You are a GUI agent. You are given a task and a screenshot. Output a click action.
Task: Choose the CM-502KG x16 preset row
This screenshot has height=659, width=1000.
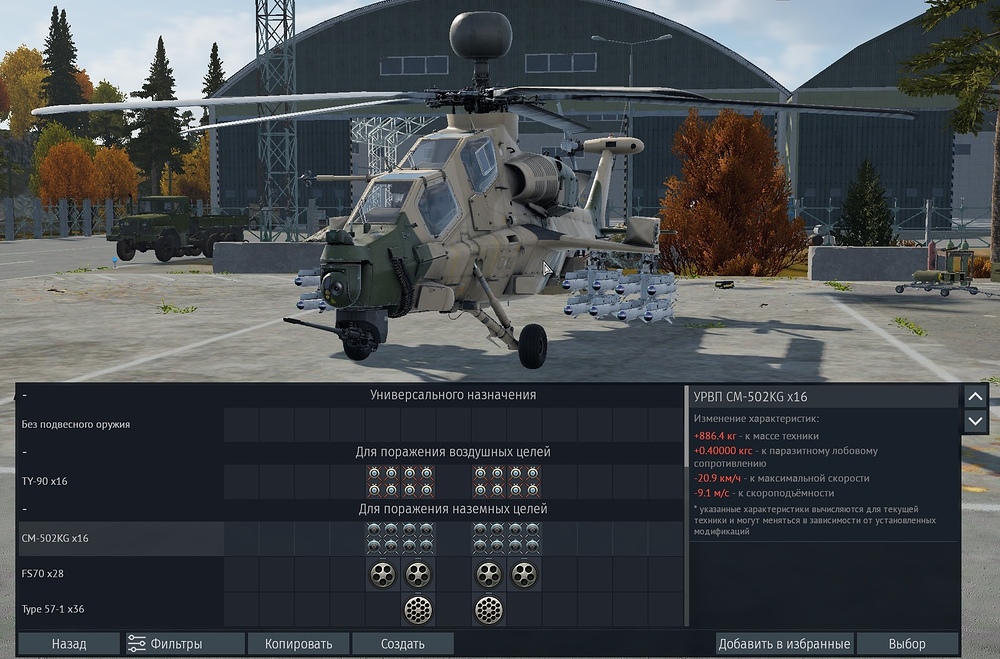click(x=56, y=538)
